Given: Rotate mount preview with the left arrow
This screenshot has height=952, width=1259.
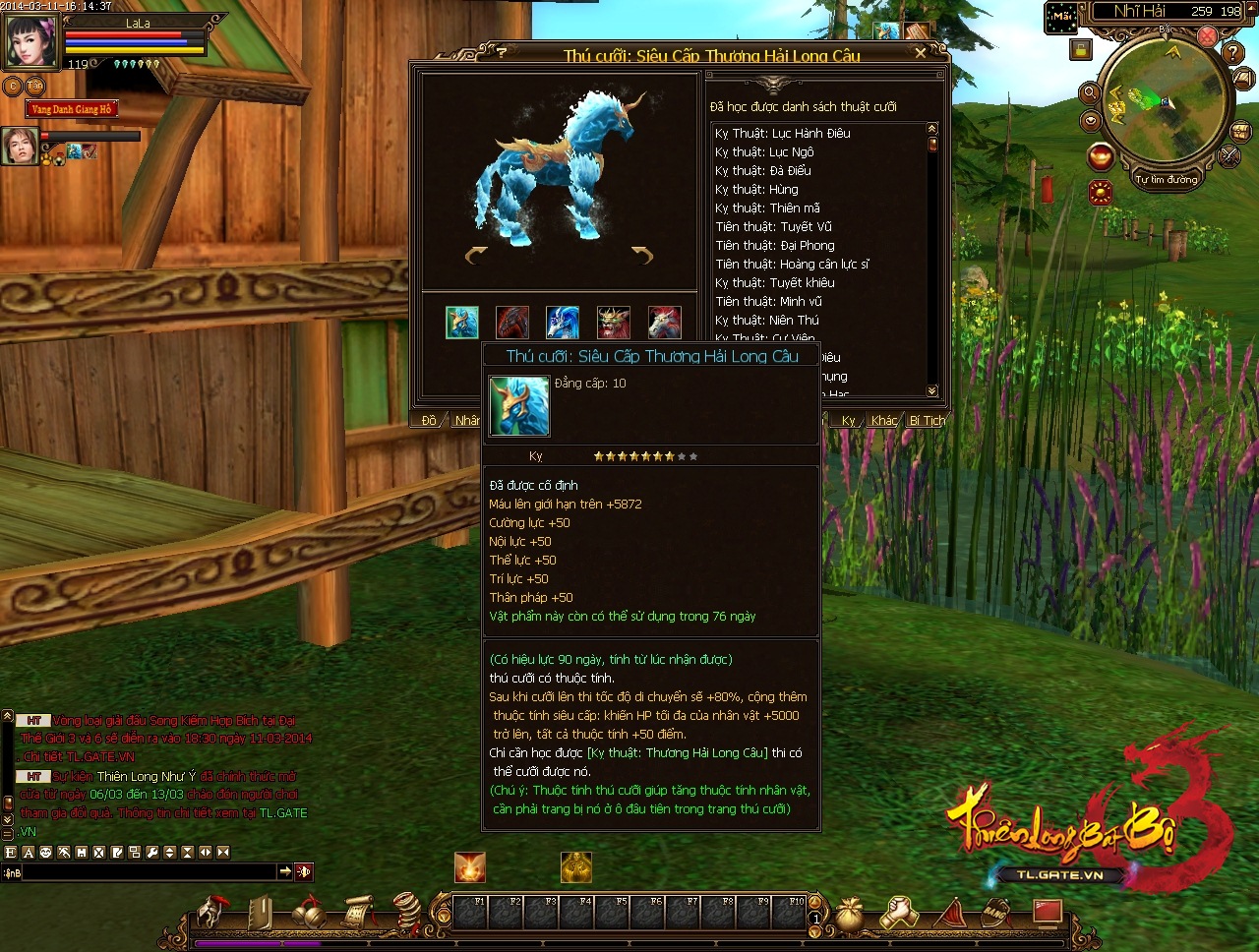Looking at the screenshot, I should point(476,256).
